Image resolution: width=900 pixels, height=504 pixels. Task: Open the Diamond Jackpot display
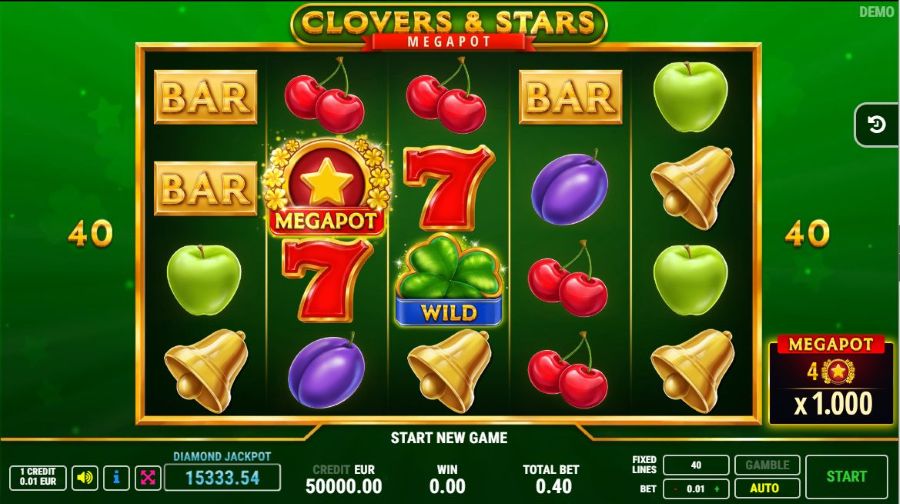click(222, 477)
